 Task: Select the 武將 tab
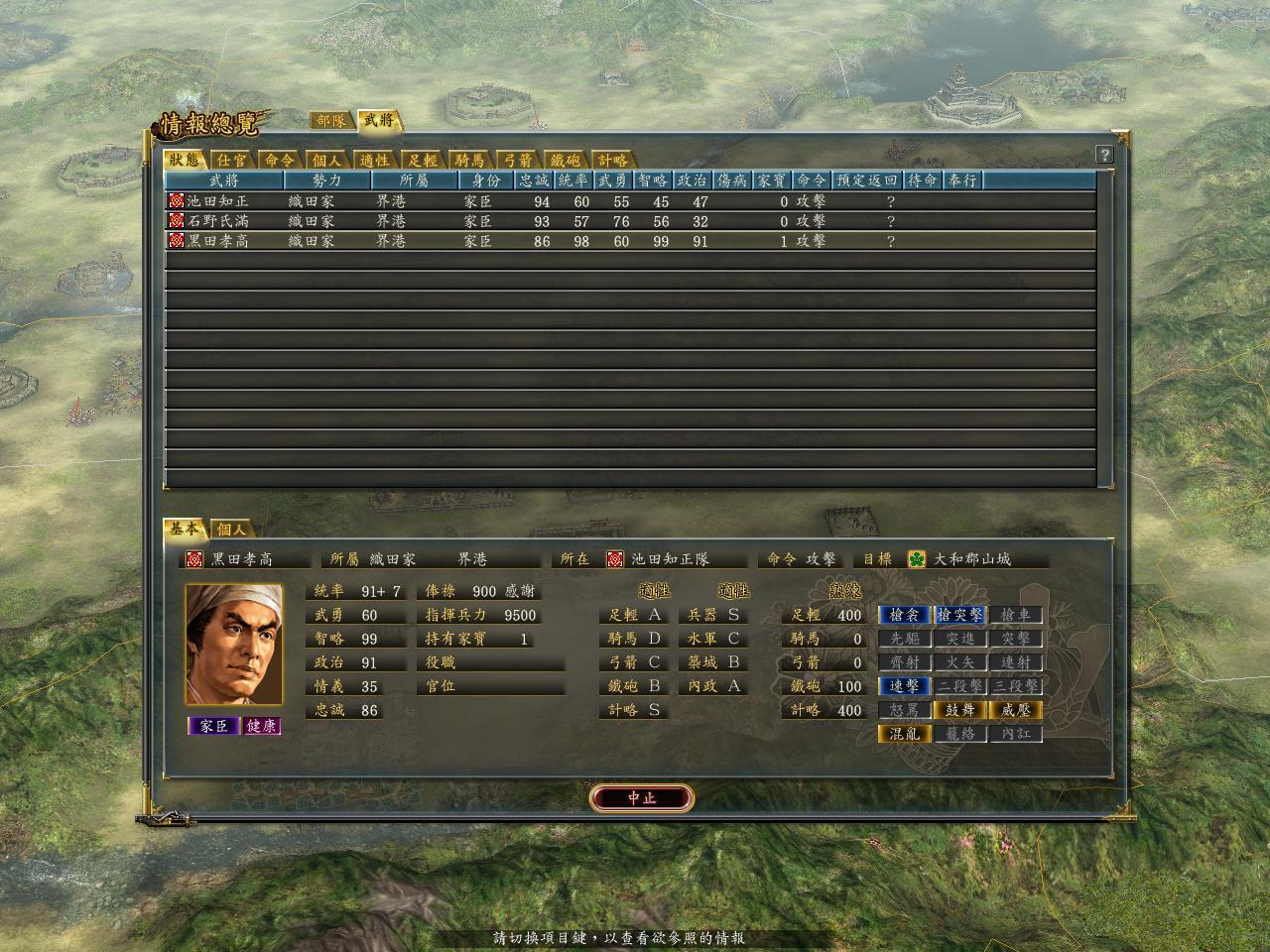tap(378, 121)
